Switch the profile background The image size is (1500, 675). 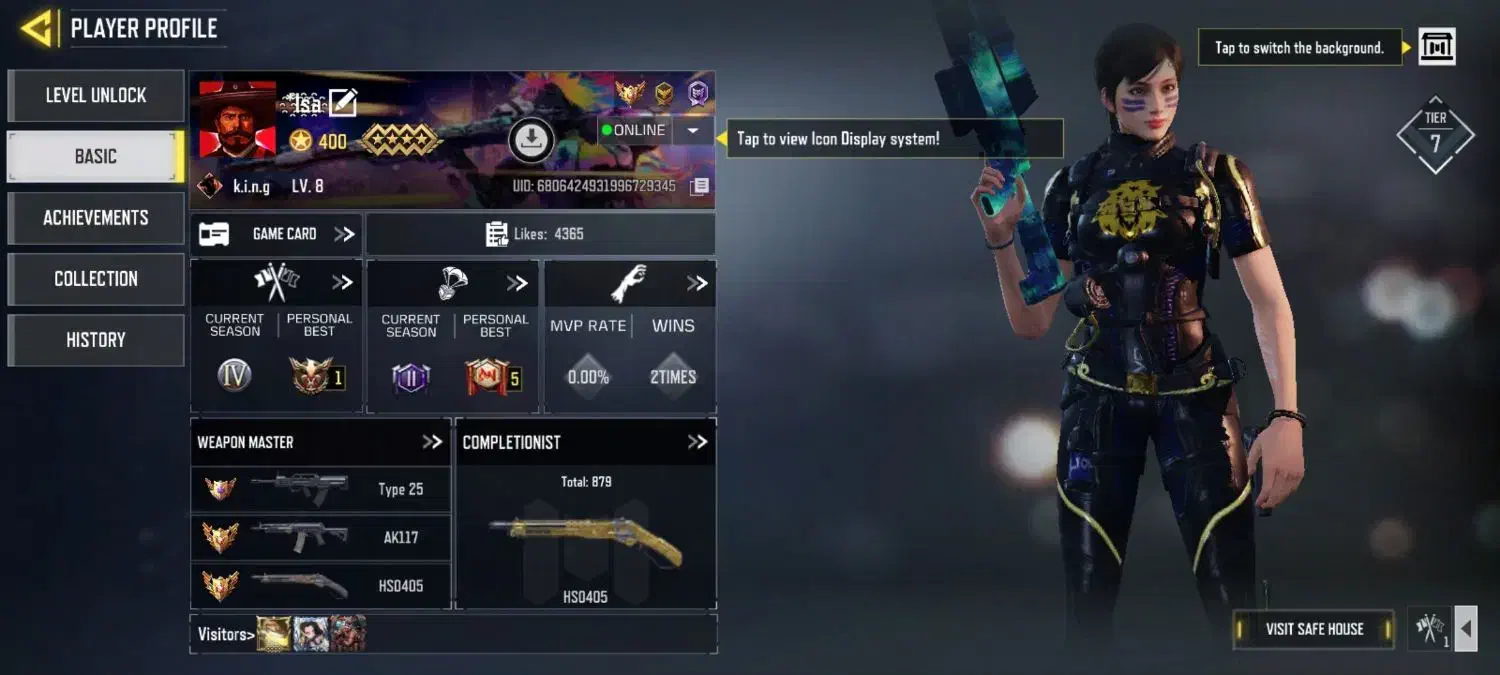coord(1437,47)
